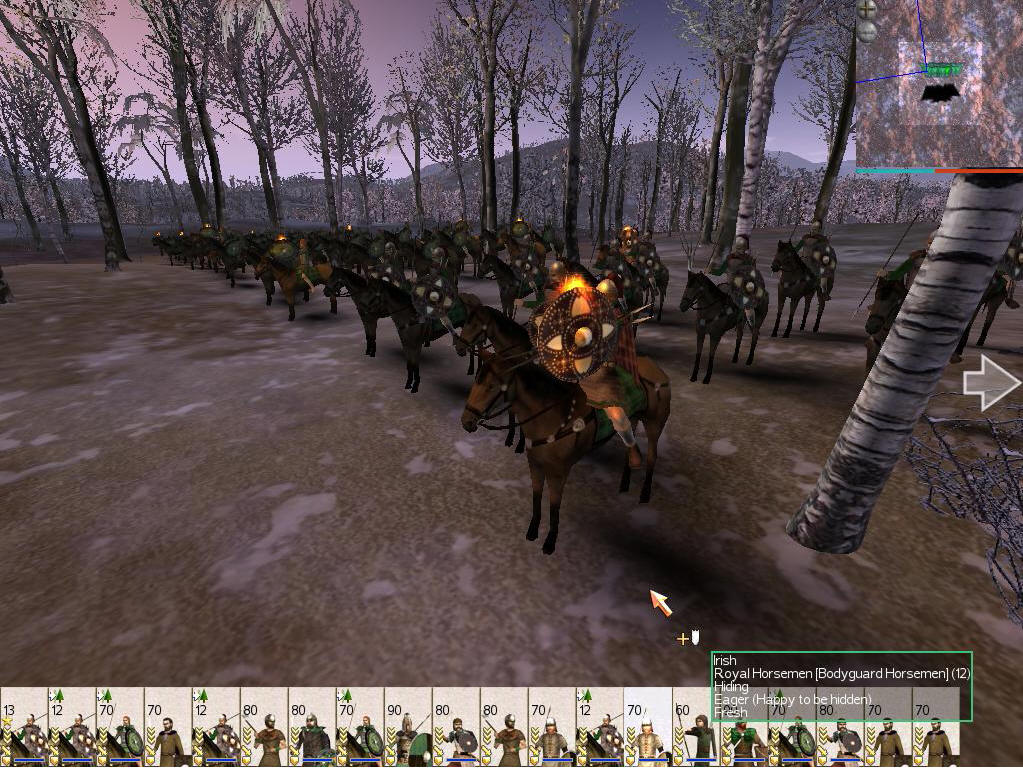Click the minimap zoom-in plus button
This screenshot has width=1023, height=775.
pos(867,9)
